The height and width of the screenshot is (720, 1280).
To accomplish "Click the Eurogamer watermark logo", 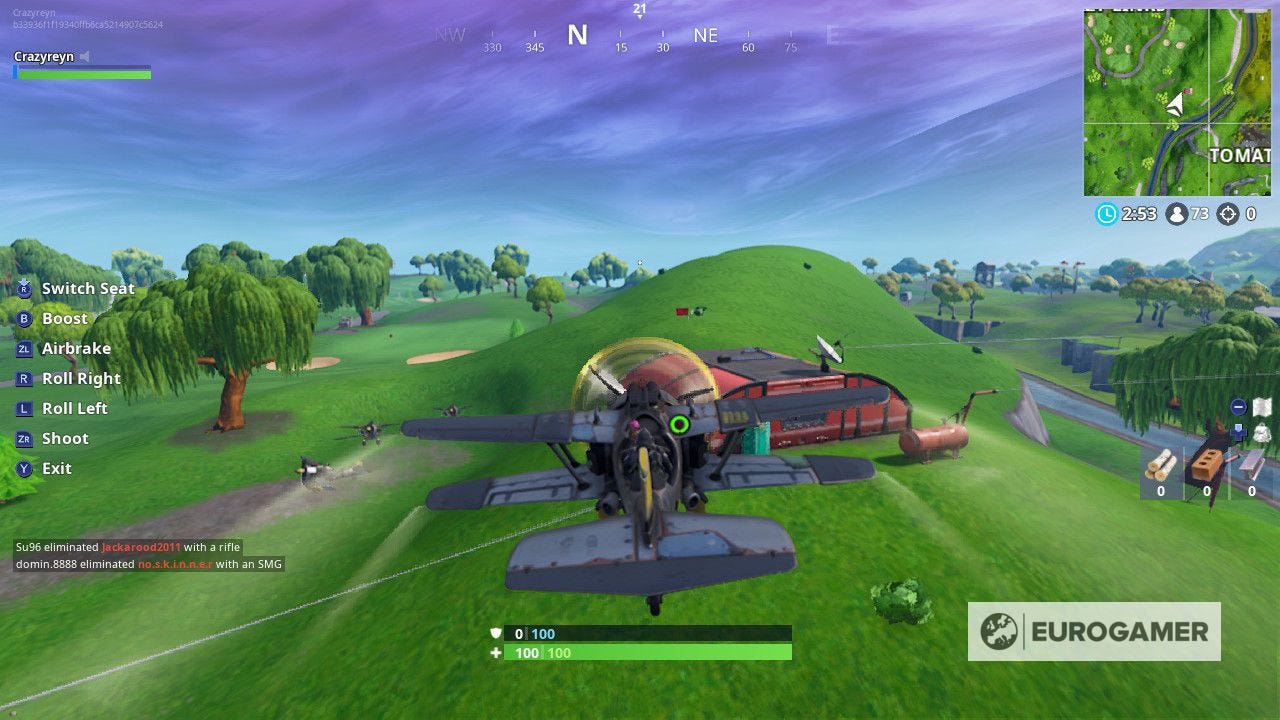I will pyautogui.click(x=1095, y=633).
